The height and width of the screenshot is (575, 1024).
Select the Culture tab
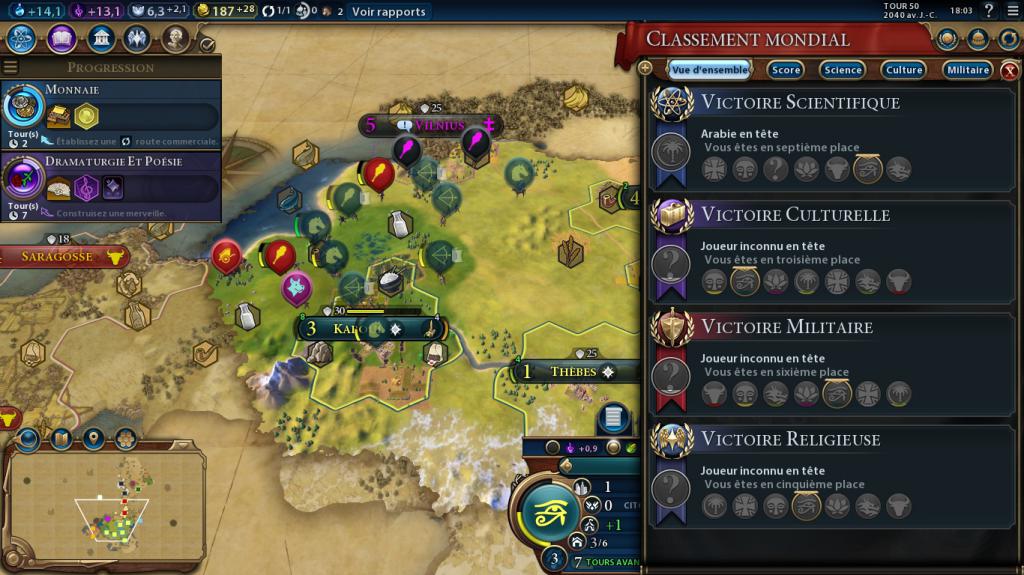coord(904,70)
